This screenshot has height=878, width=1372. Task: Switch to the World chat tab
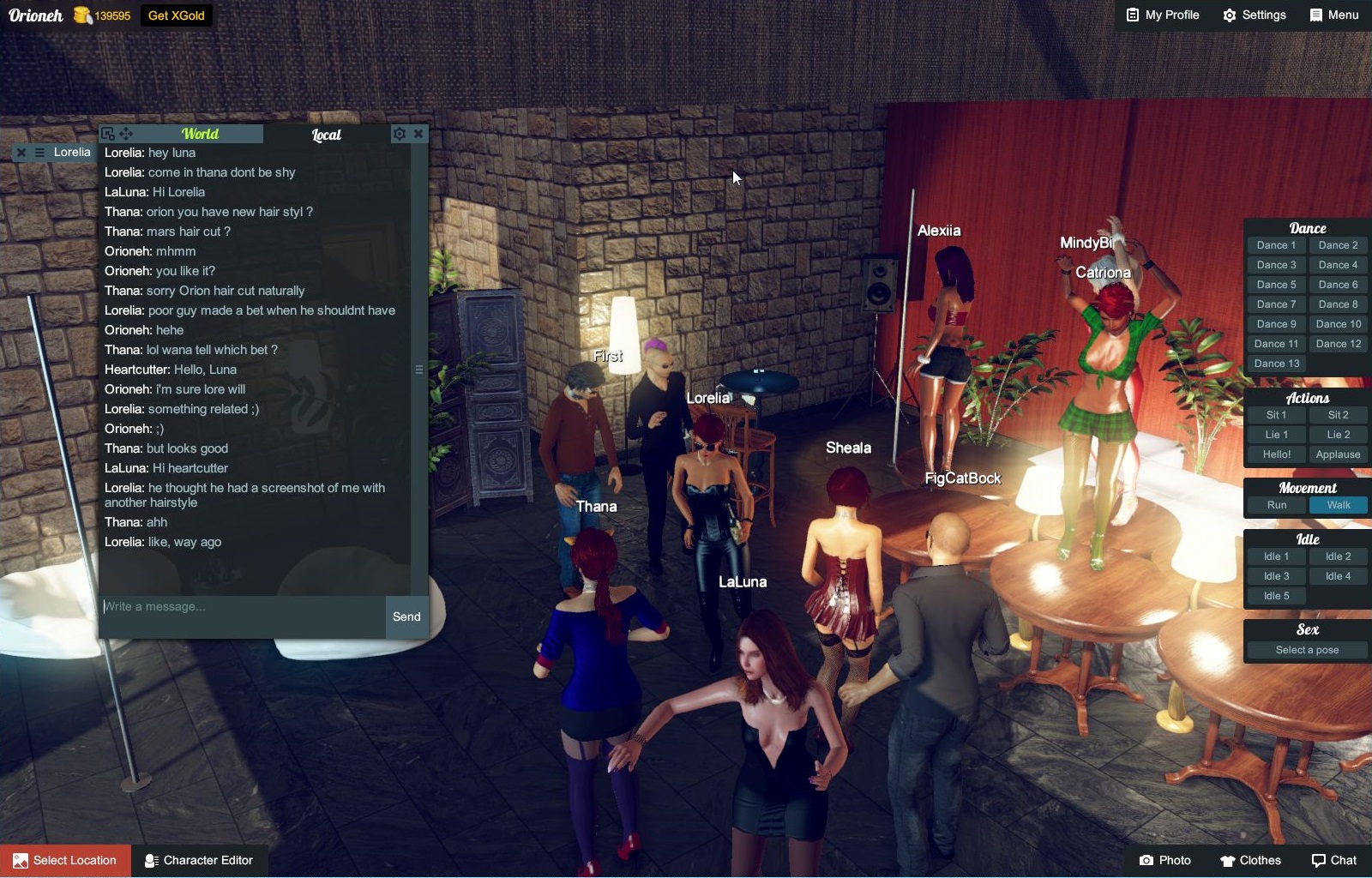pos(200,134)
